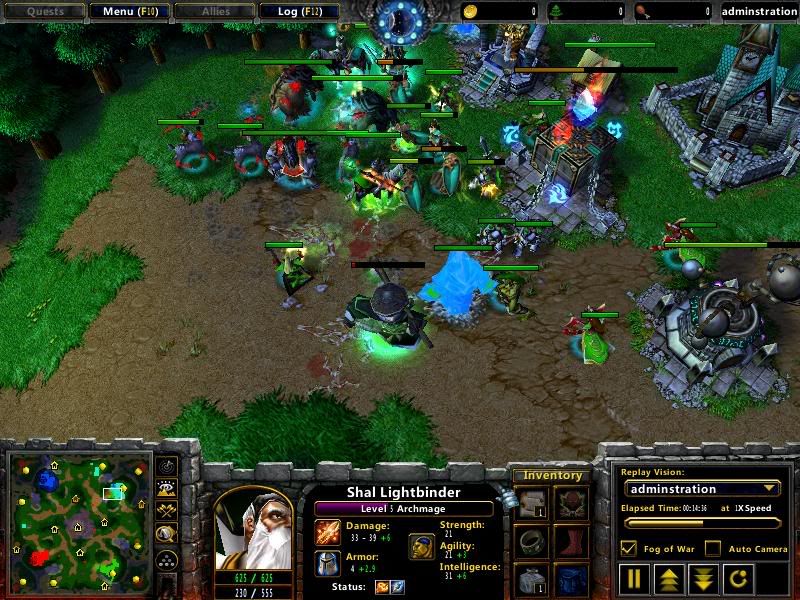The image size is (800, 600).
Task: Select the red boots inventory item
Action: 569,543
